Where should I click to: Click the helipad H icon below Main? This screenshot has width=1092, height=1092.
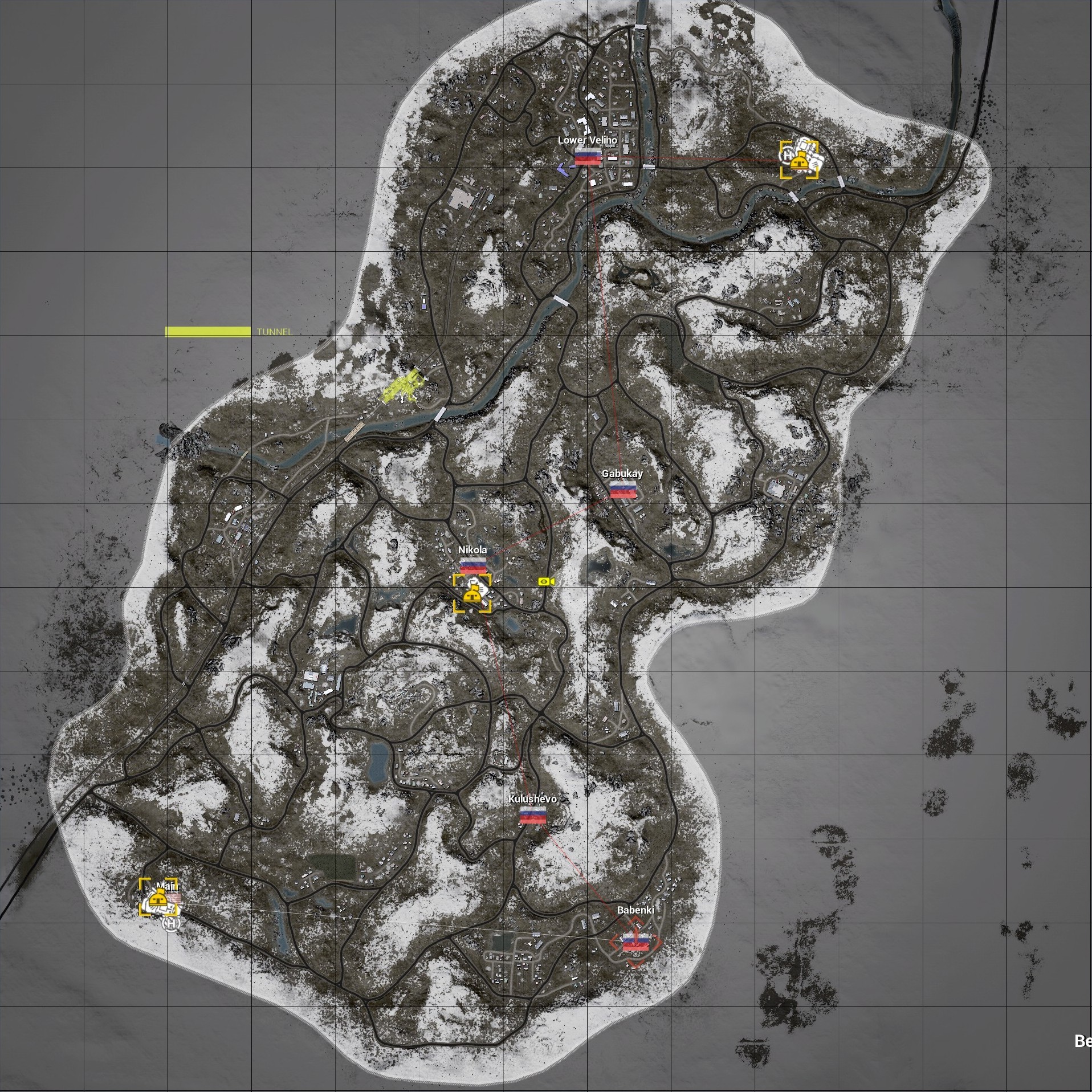(171, 923)
